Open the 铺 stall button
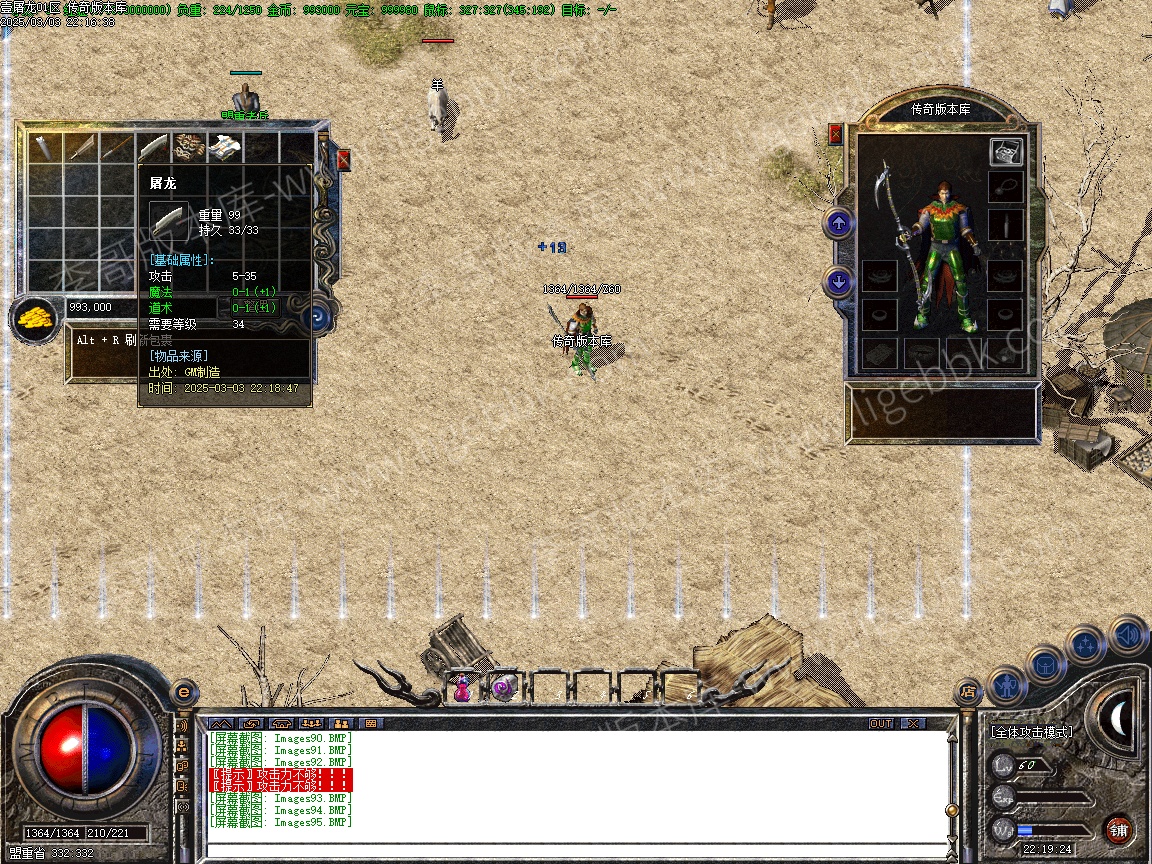This screenshot has height=864, width=1152. click(1119, 829)
